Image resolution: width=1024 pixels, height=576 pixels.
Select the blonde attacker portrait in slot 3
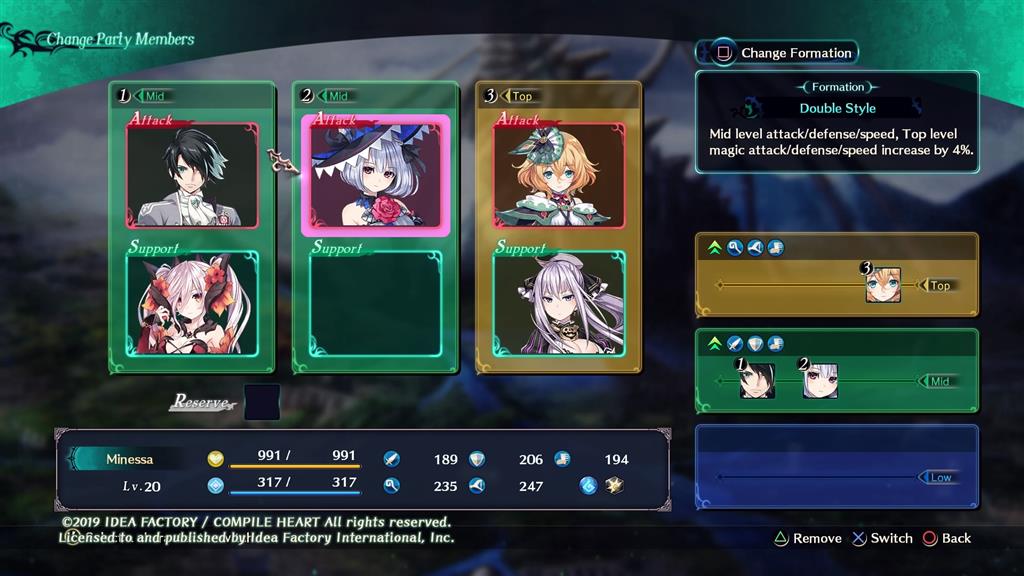(558, 176)
